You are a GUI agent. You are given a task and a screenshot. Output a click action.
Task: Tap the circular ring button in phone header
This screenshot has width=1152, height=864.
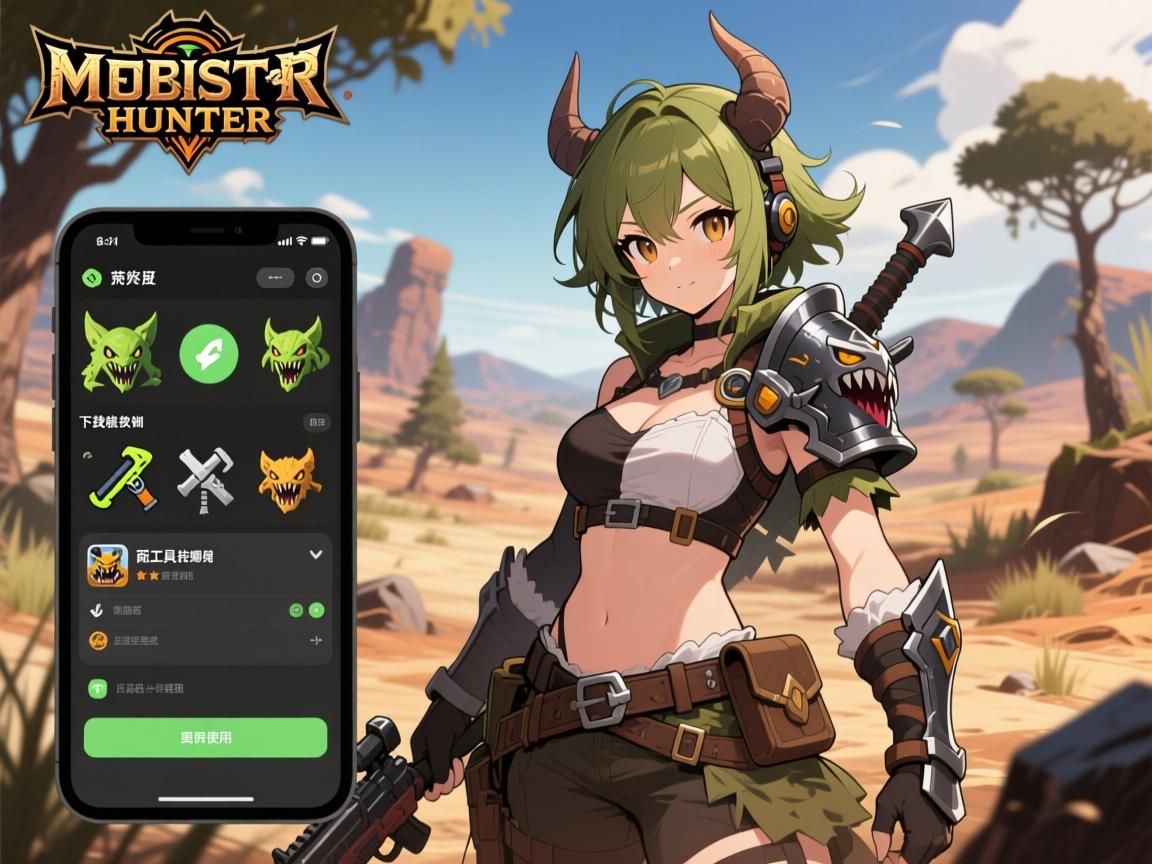(316, 278)
